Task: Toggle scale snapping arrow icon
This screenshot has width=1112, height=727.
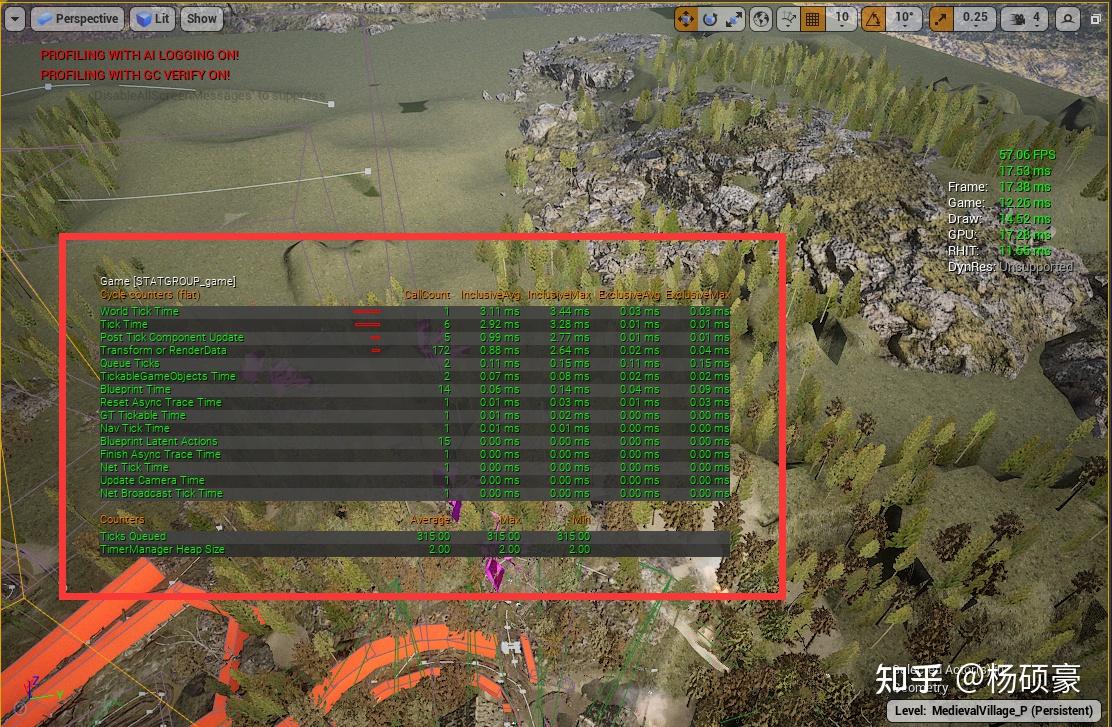Action: [x=941, y=18]
